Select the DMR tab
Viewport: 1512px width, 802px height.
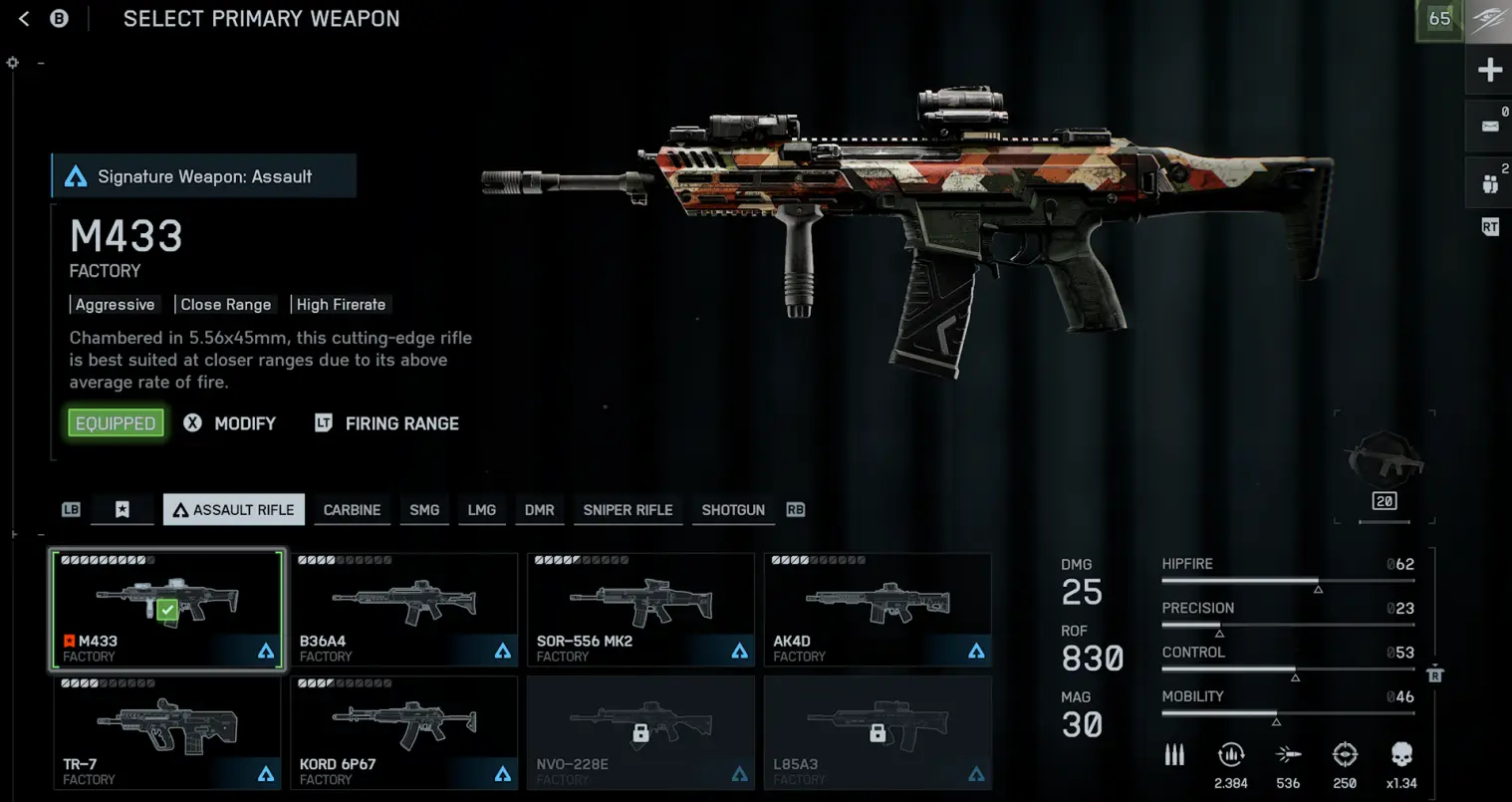(540, 510)
